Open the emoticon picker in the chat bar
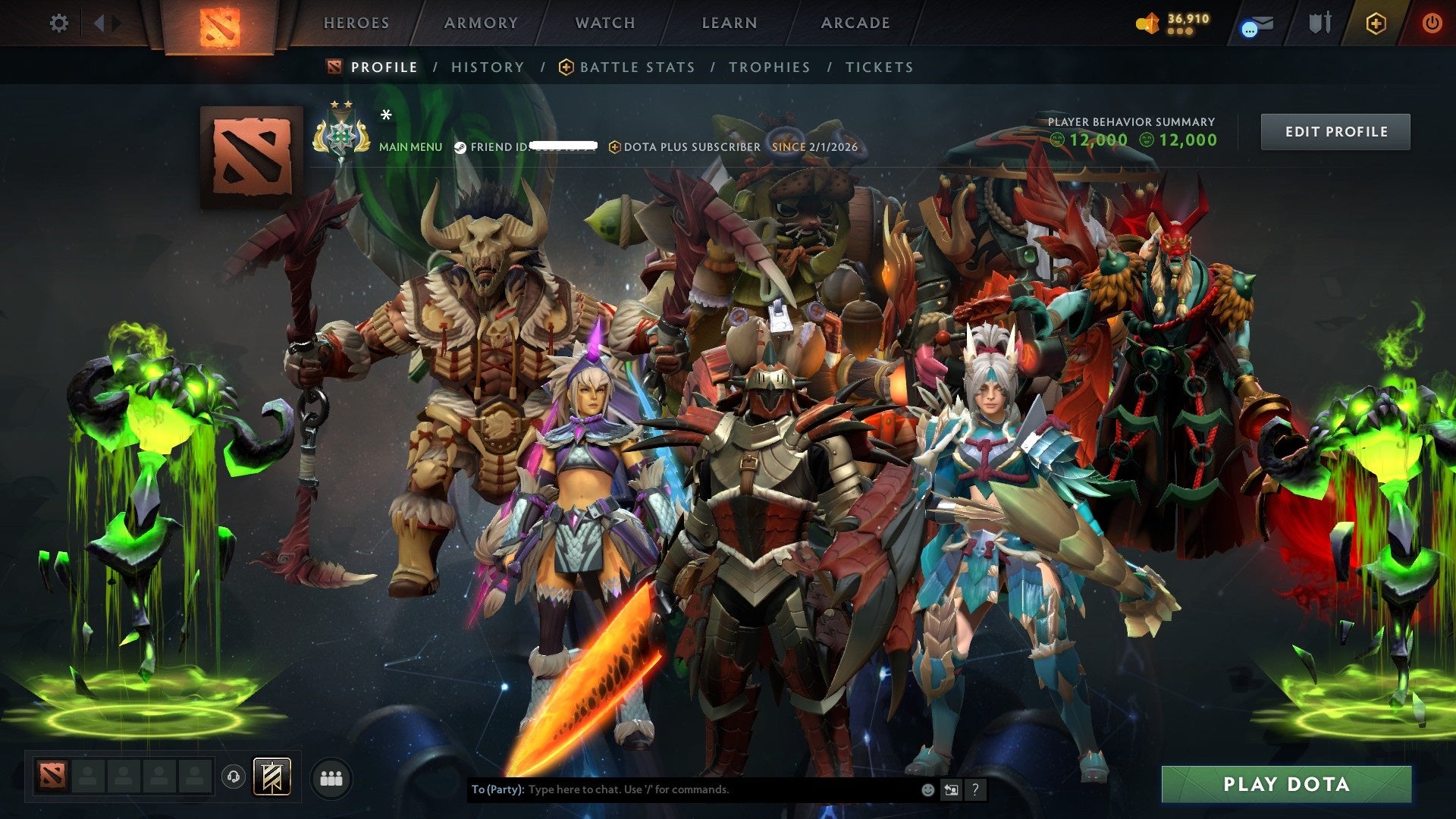 [x=927, y=790]
